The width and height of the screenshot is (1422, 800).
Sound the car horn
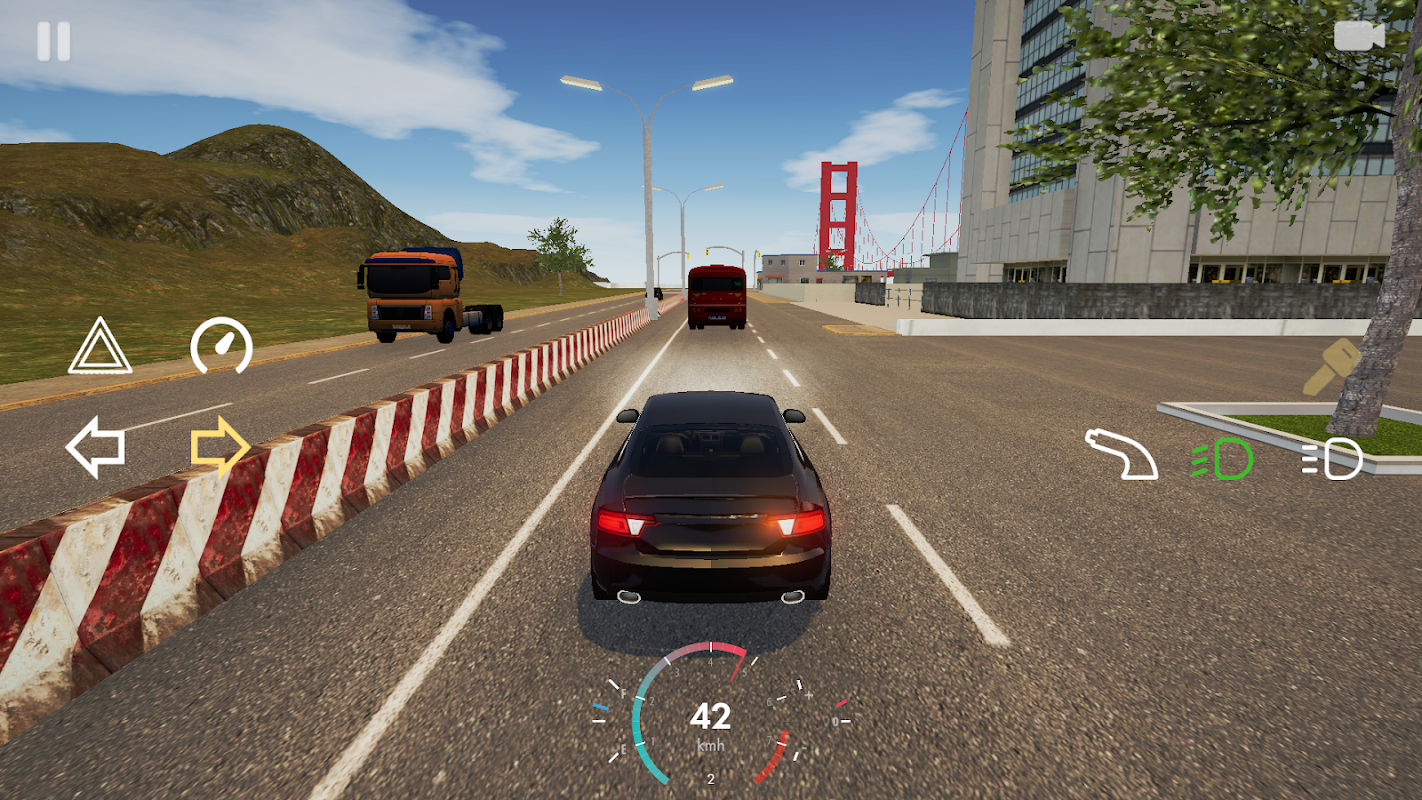click(1121, 455)
